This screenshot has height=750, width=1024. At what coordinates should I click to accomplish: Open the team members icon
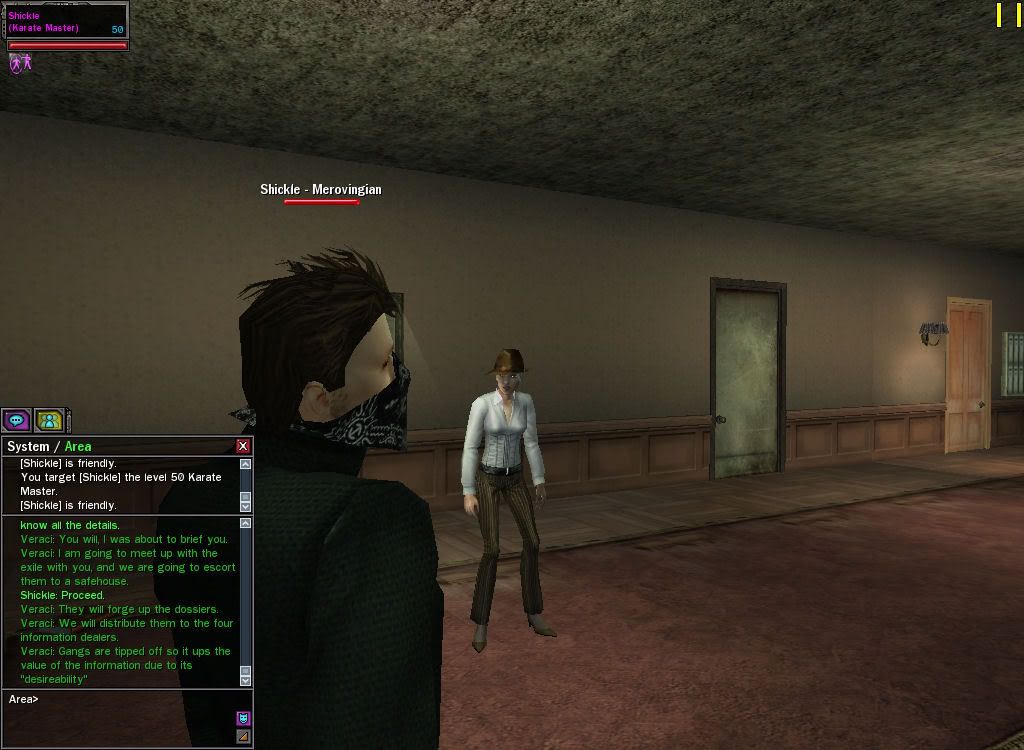[x=49, y=420]
